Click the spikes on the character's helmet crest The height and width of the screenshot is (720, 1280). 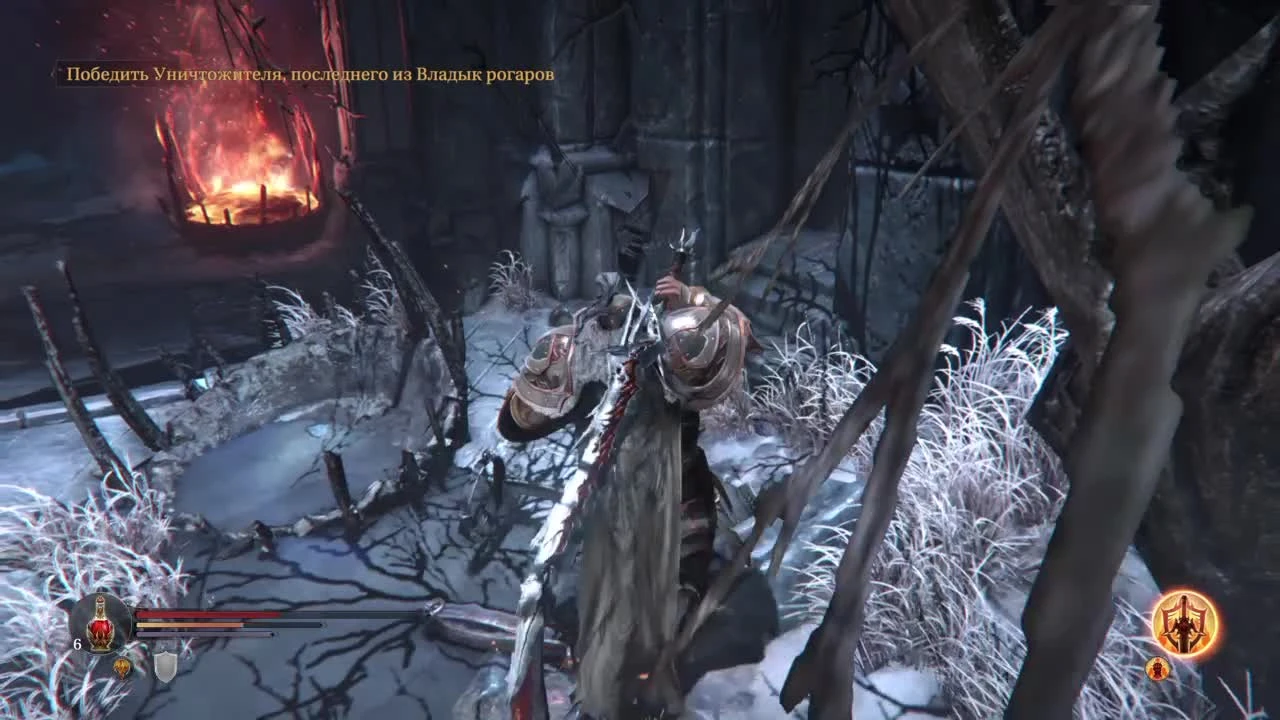pyautogui.click(x=683, y=240)
